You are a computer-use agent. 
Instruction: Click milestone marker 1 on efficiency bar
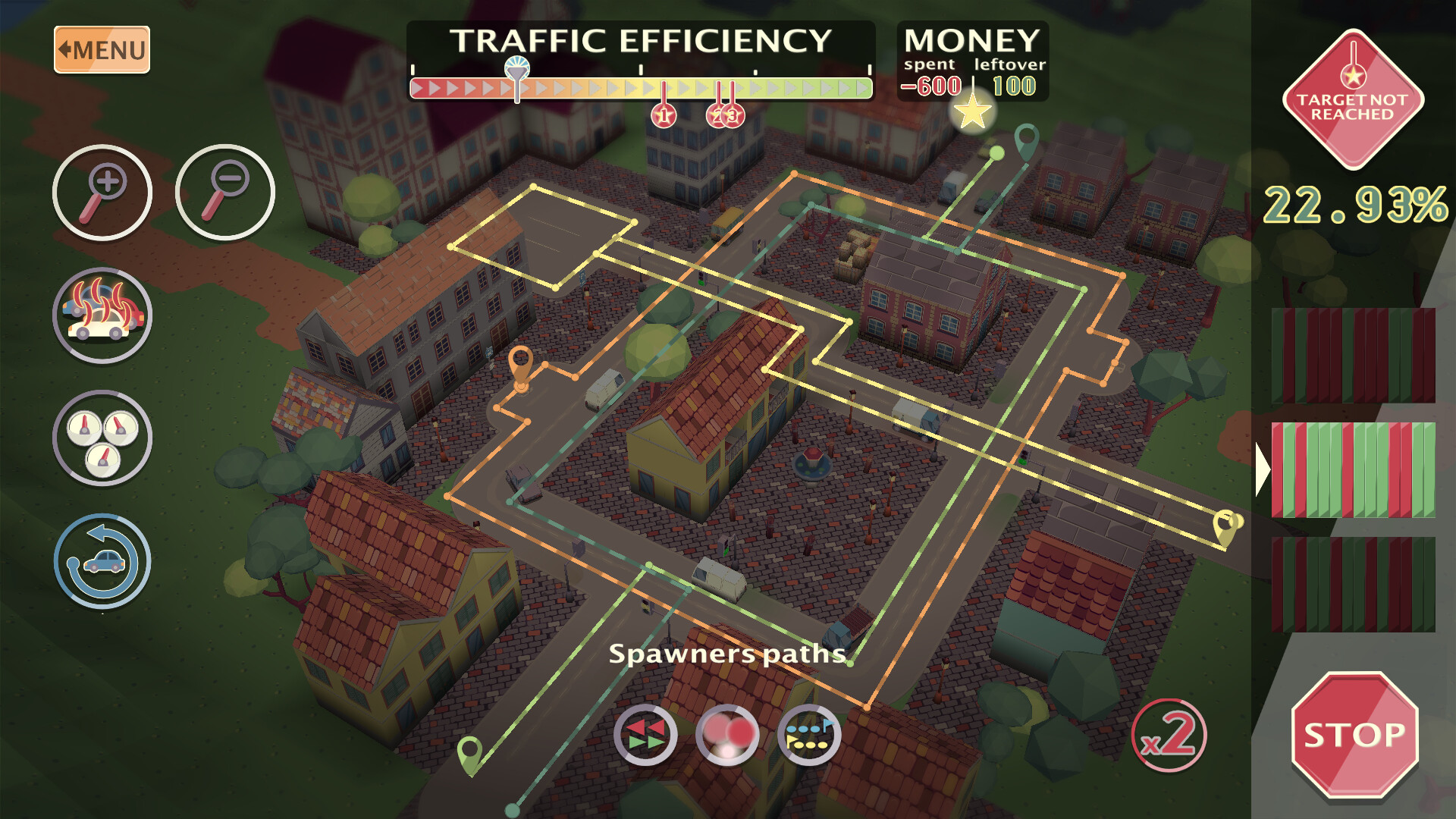tap(664, 115)
